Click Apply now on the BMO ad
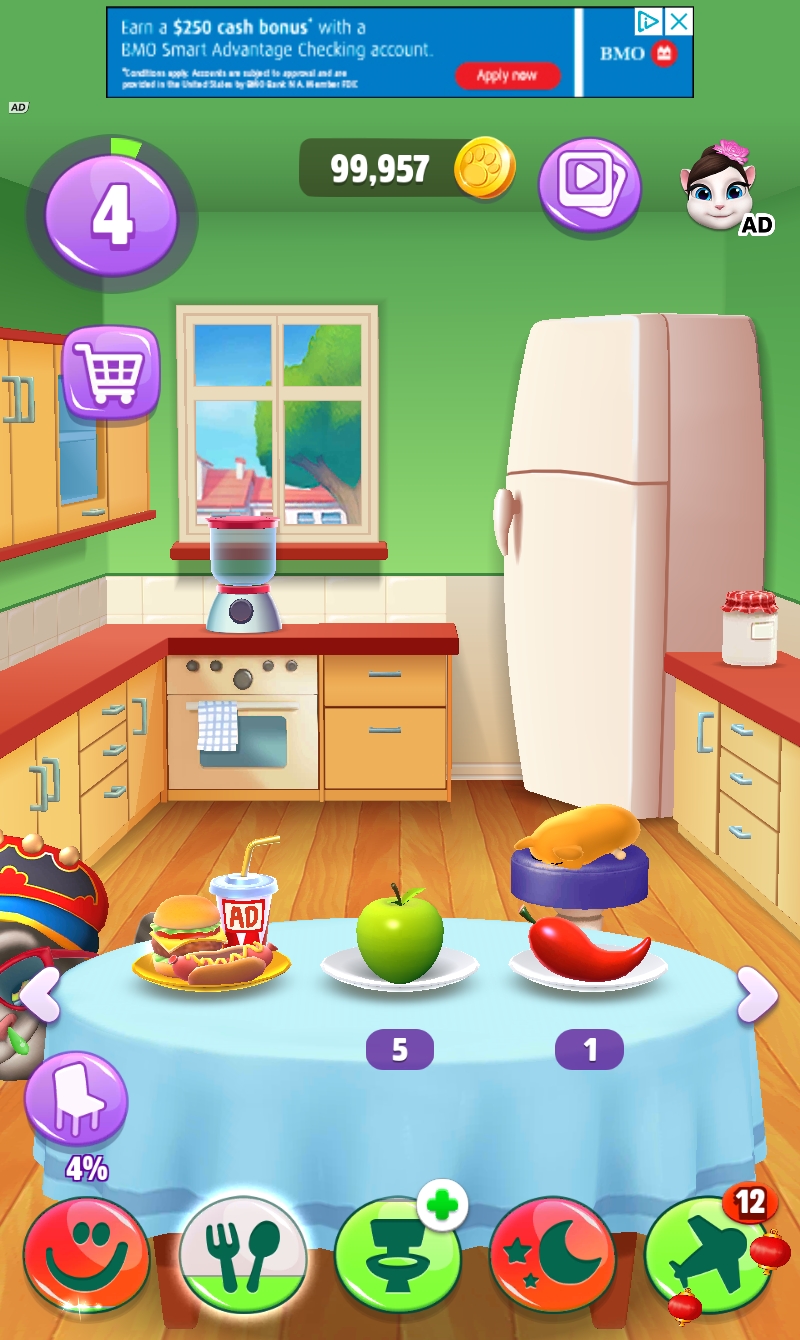 [507, 76]
